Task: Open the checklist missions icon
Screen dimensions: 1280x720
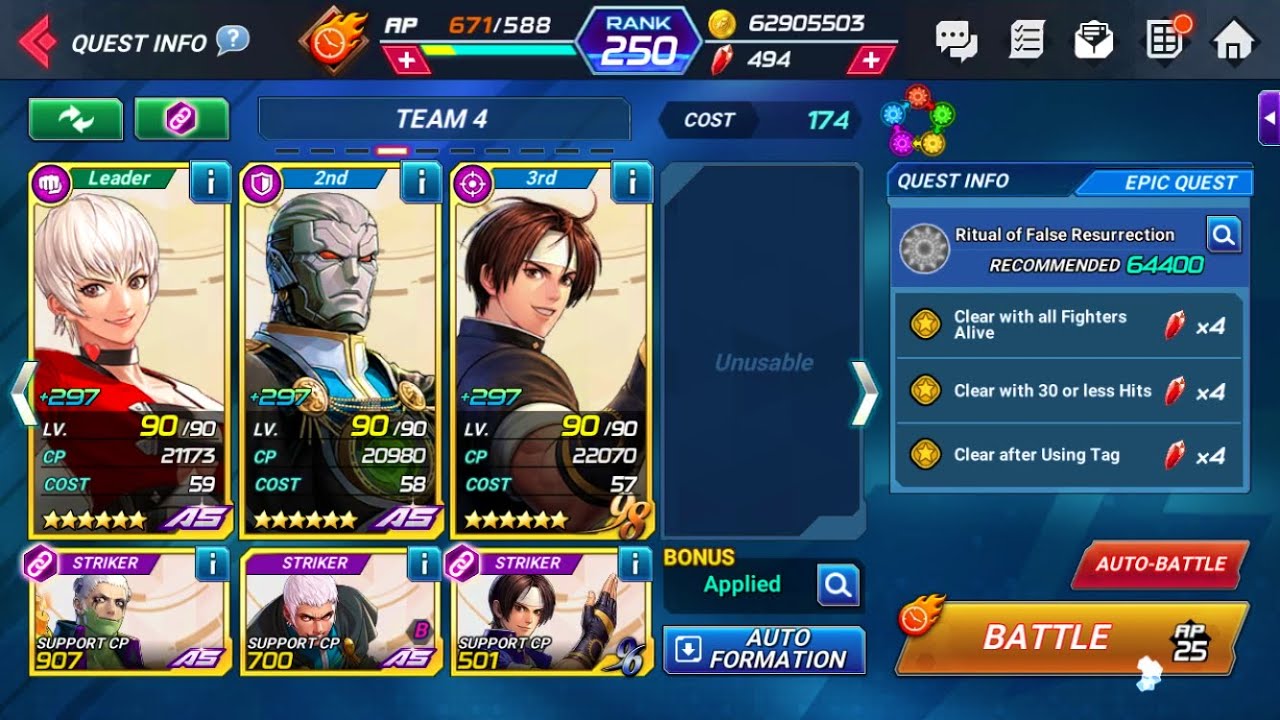Action: click(1026, 41)
